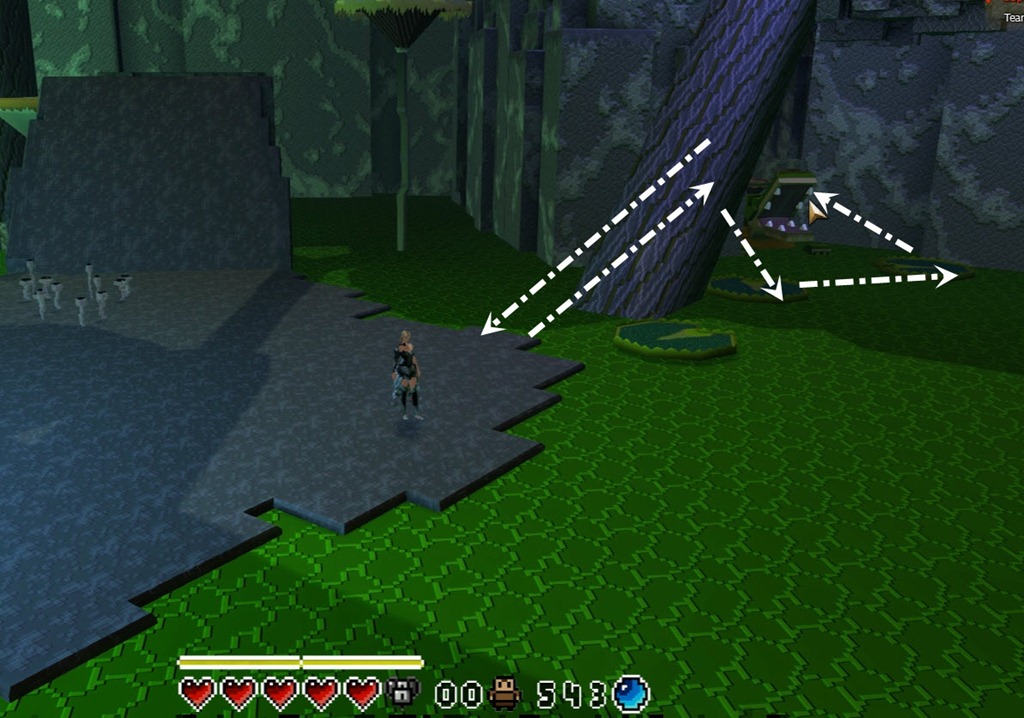Screen dimensions: 1024x718
Task: Click the blue orb currency icon
Action: tap(631, 692)
